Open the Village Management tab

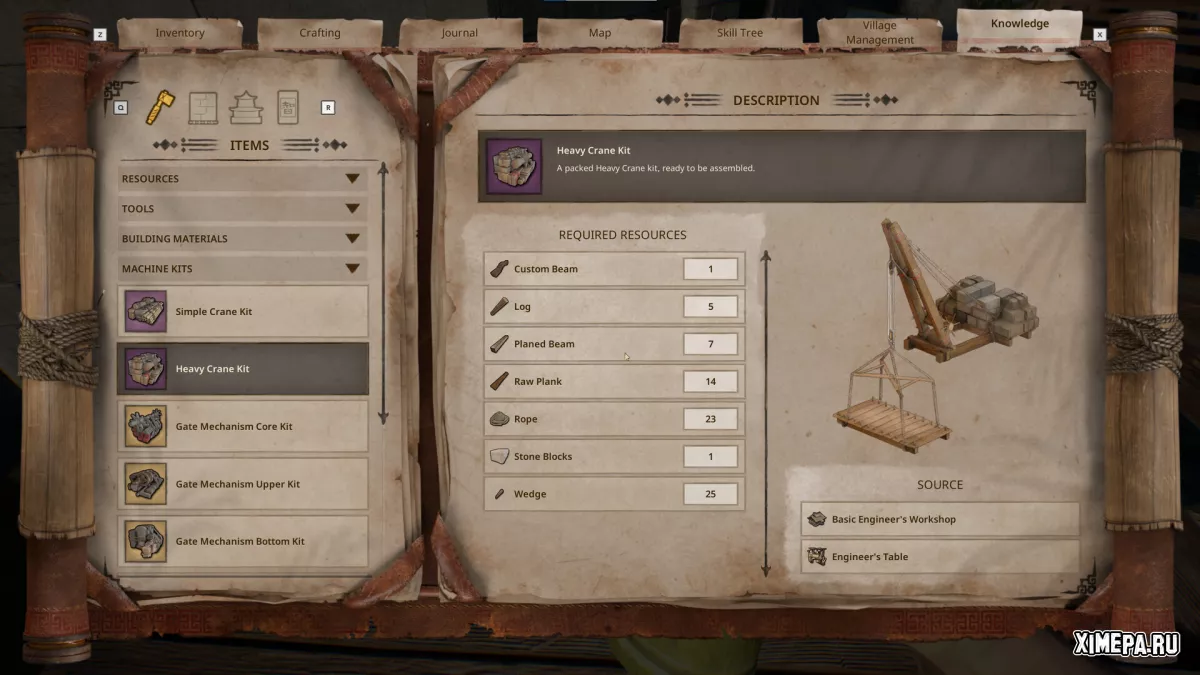click(x=880, y=33)
